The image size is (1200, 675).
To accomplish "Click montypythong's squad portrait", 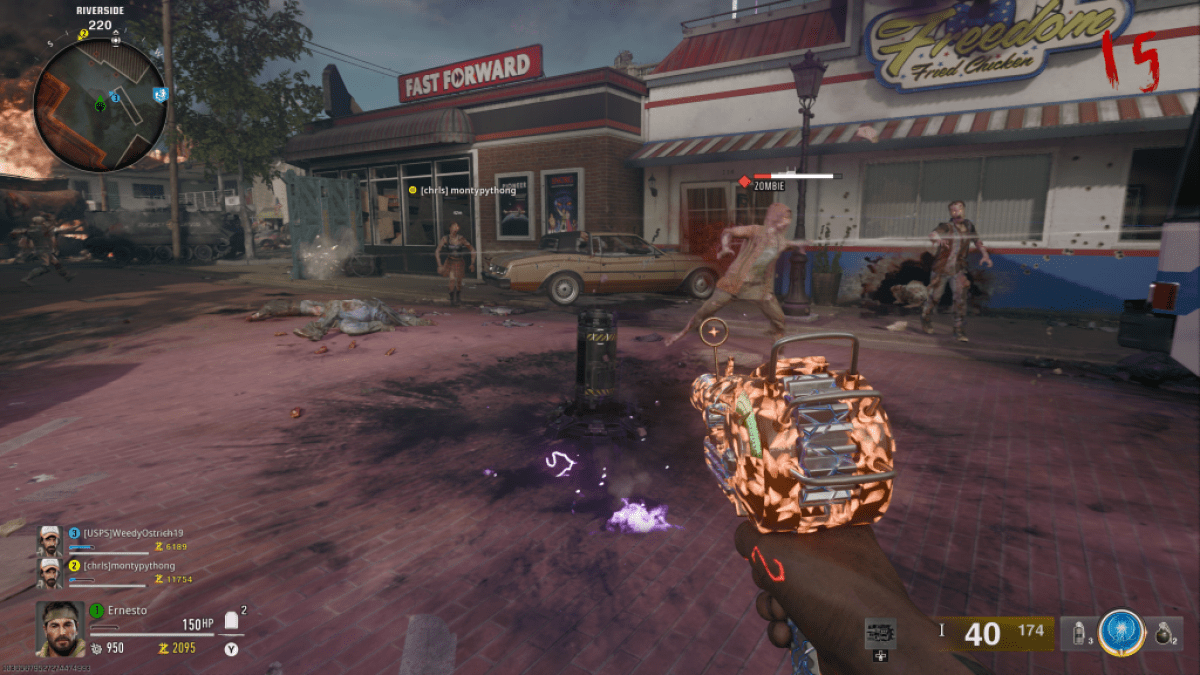I will pyautogui.click(x=51, y=572).
